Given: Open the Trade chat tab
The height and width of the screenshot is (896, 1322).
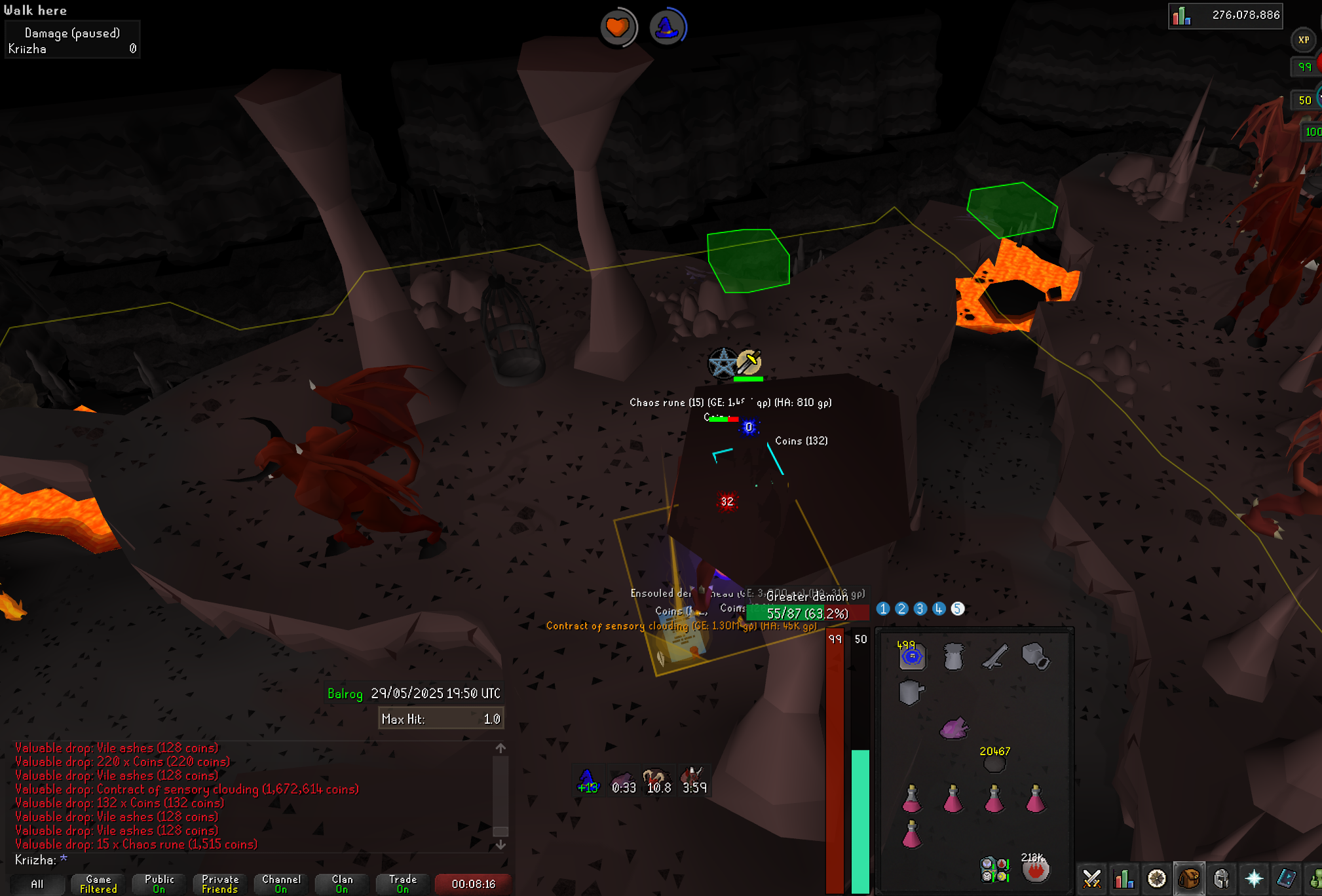Looking at the screenshot, I should pyautogui.click(x=403, y=884).
